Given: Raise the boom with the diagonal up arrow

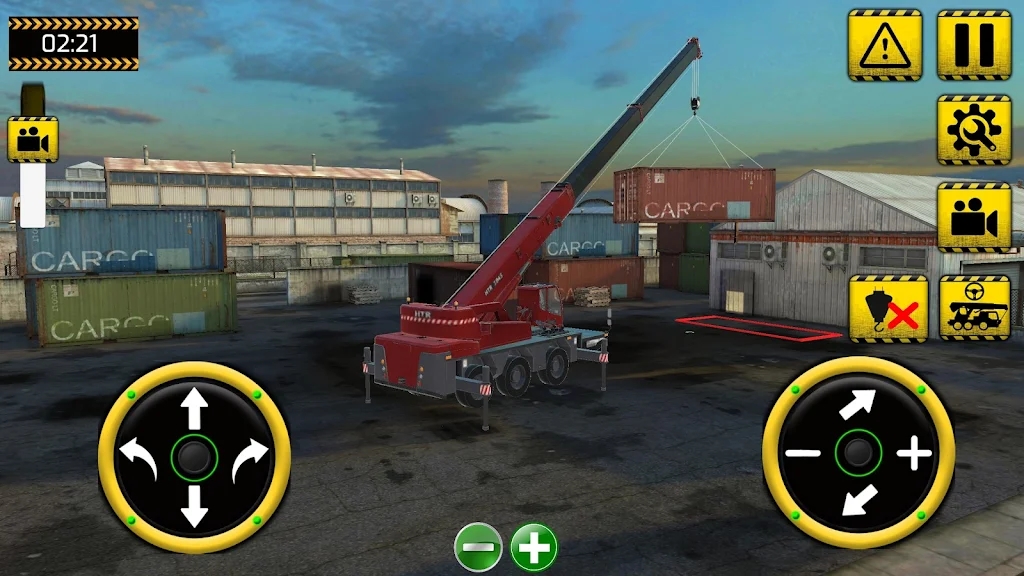Looking at the screenshot, I should point(857,403).
